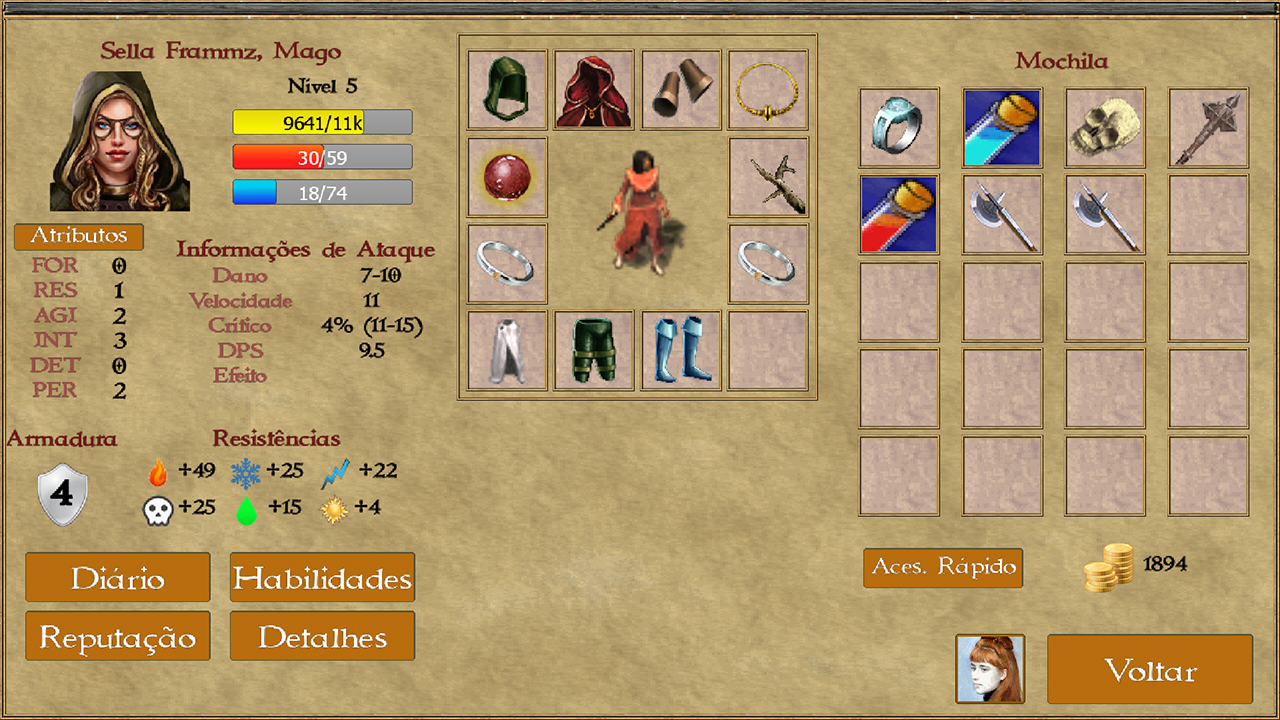Viewport: 1280px width, 720px height.
Task: Click the Reputação button
Action: (117, 635)
